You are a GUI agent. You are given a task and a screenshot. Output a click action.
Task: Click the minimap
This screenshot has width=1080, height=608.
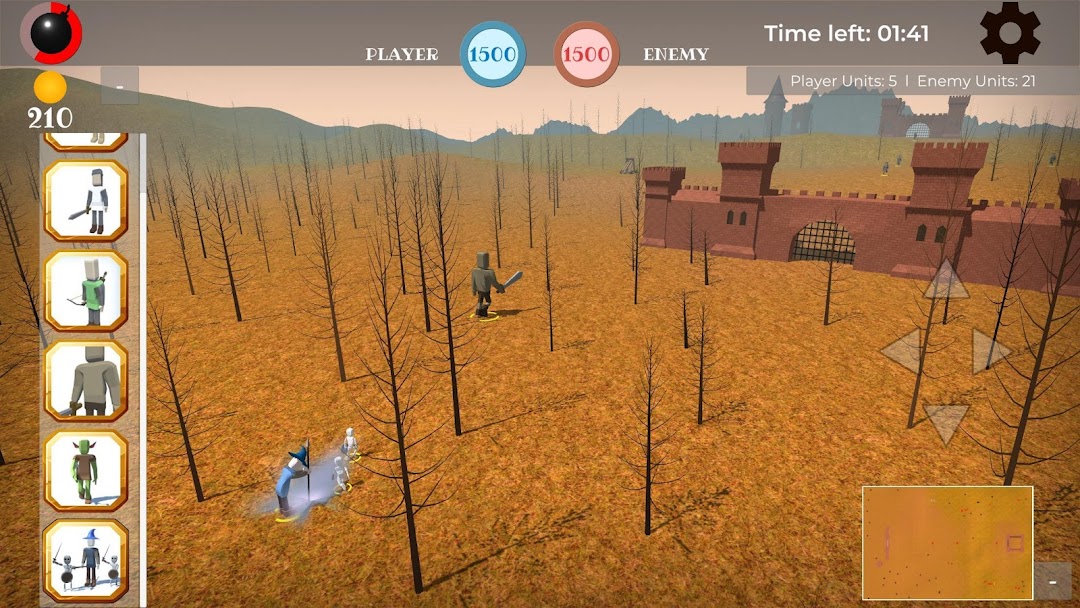947,542
